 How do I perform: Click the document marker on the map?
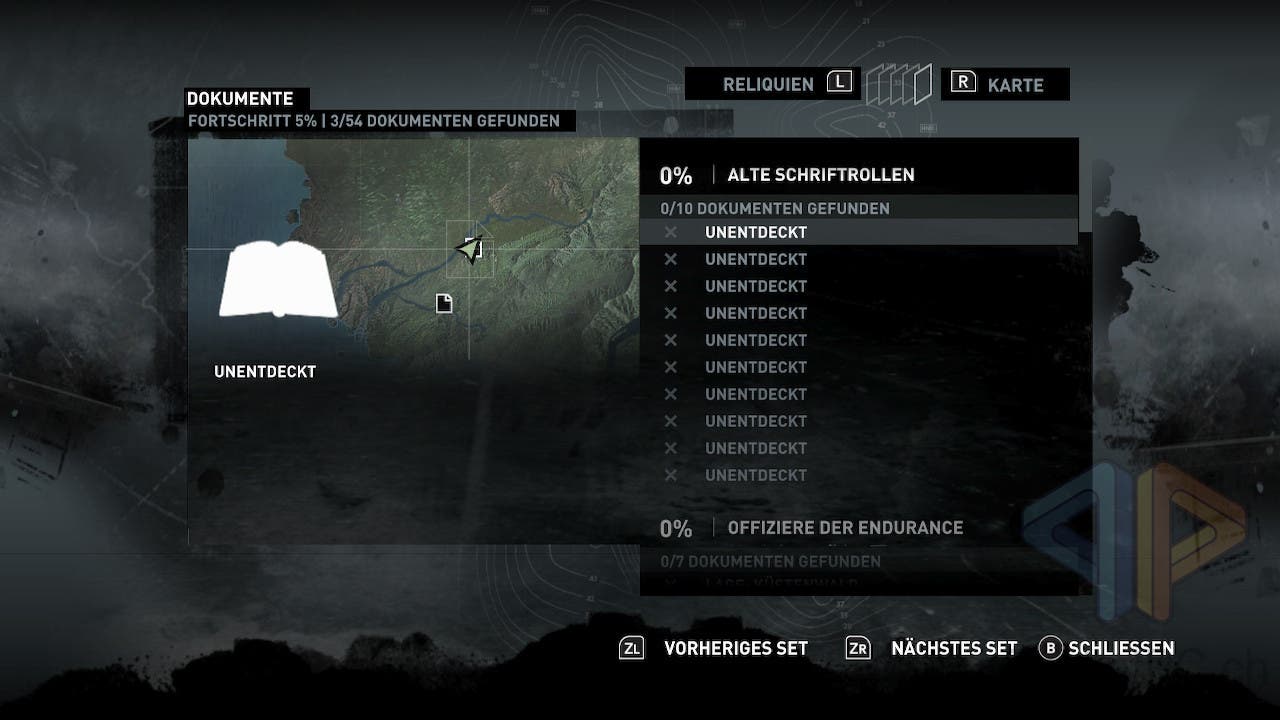pyautogui.click(x=444, y=302)
